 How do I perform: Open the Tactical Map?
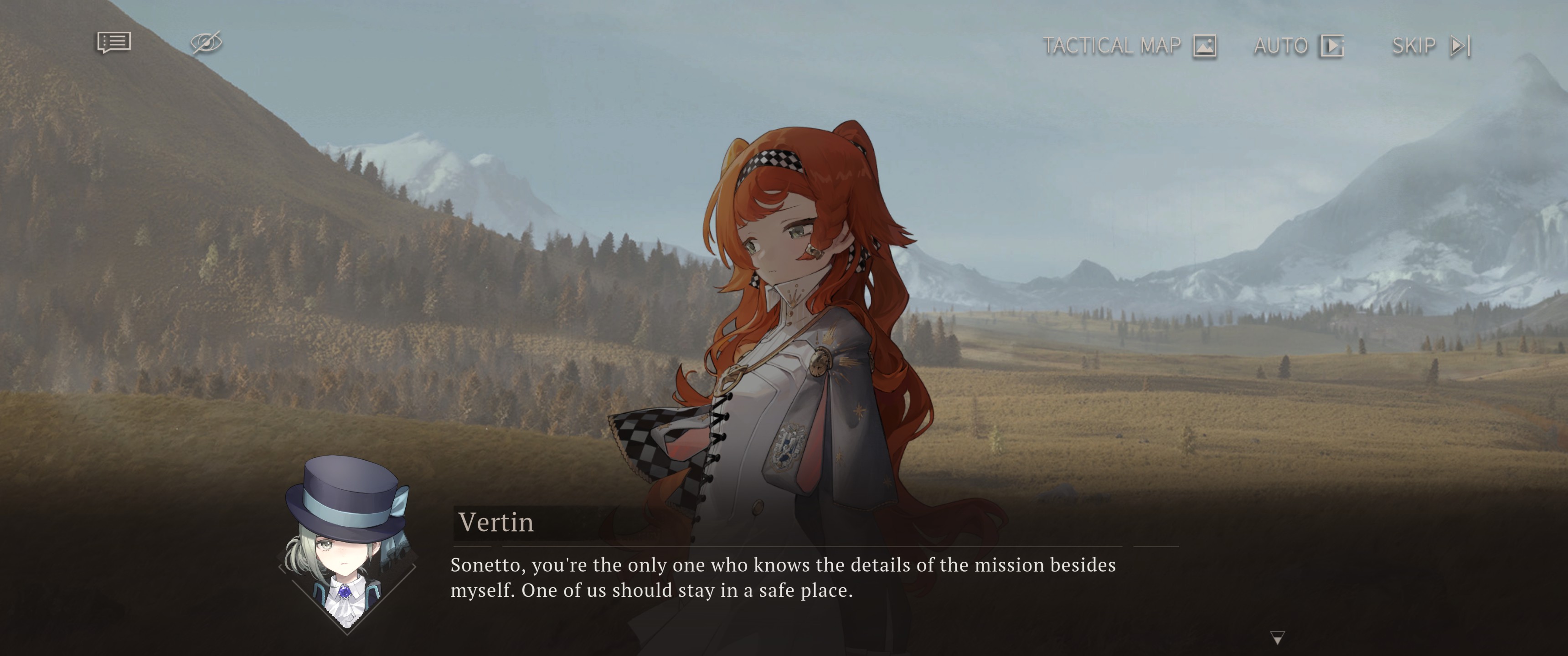coord(1130,46)
